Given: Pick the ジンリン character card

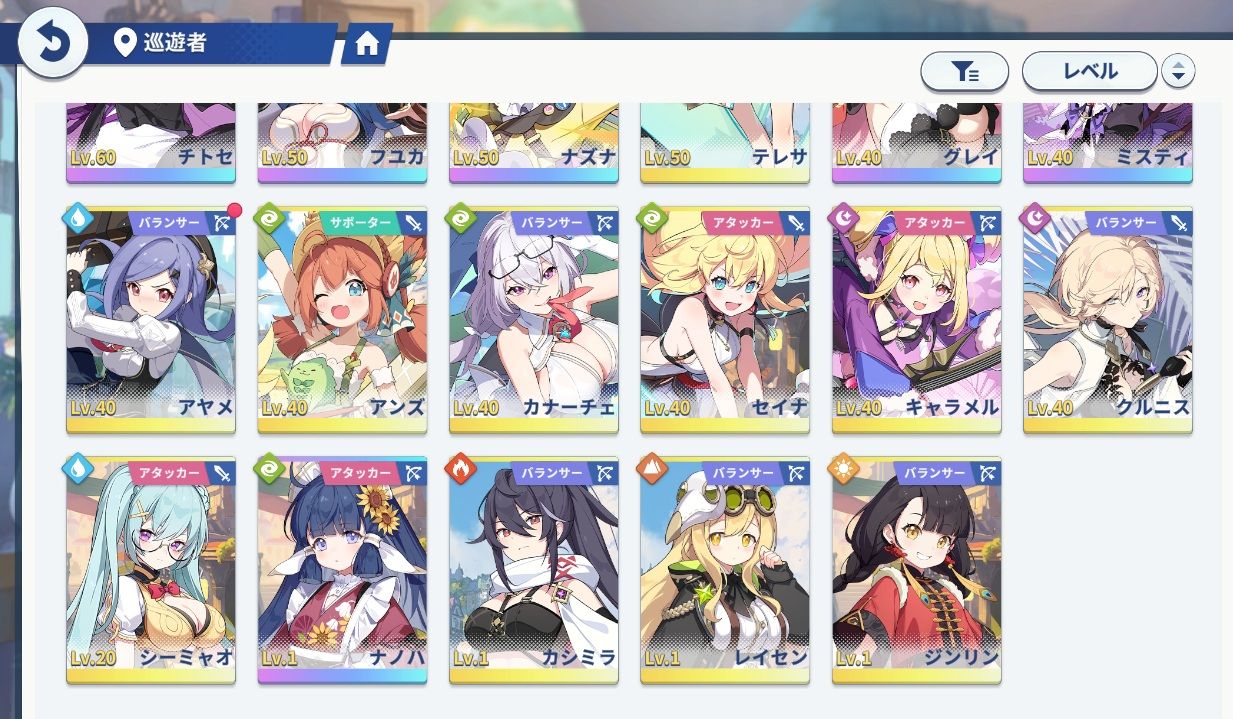Looking at the screenshot, I should pyautogui.click(x=916, y=570).
